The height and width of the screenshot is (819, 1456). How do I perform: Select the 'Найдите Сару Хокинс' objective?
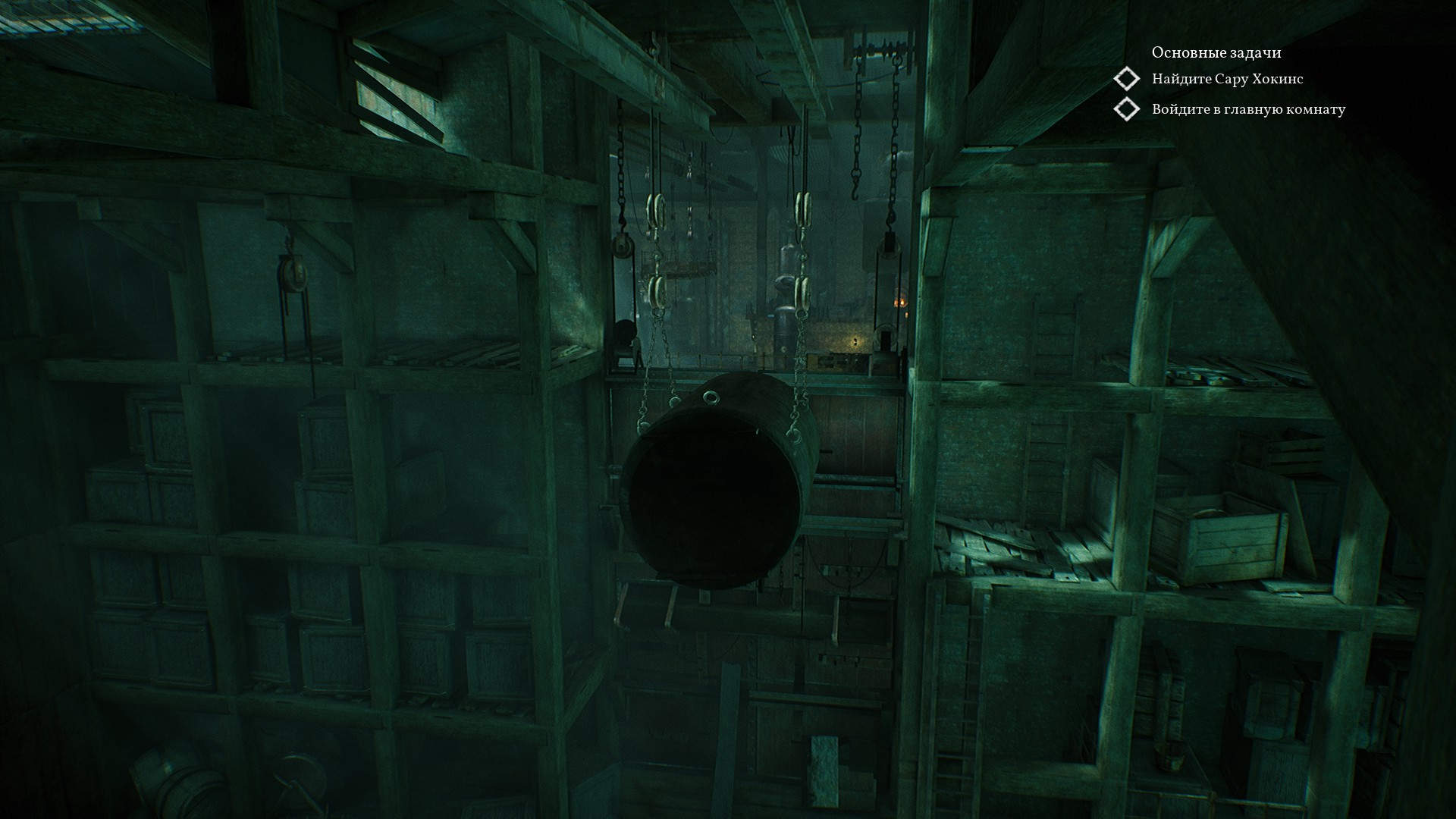pyautogui.click(x=1227, y=79)
